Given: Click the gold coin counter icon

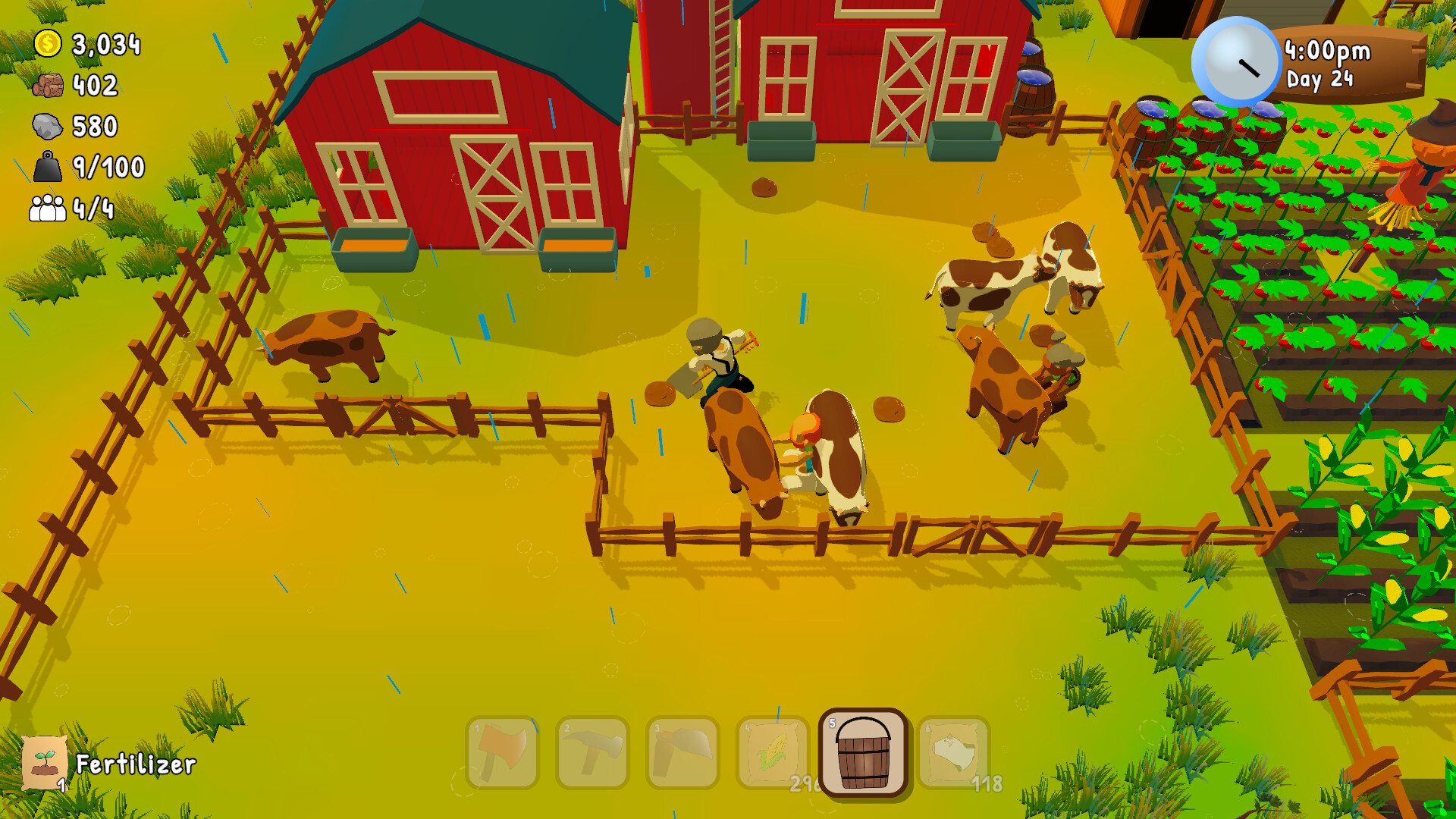Looking at the screenshot, I should [x=47, y=44].
